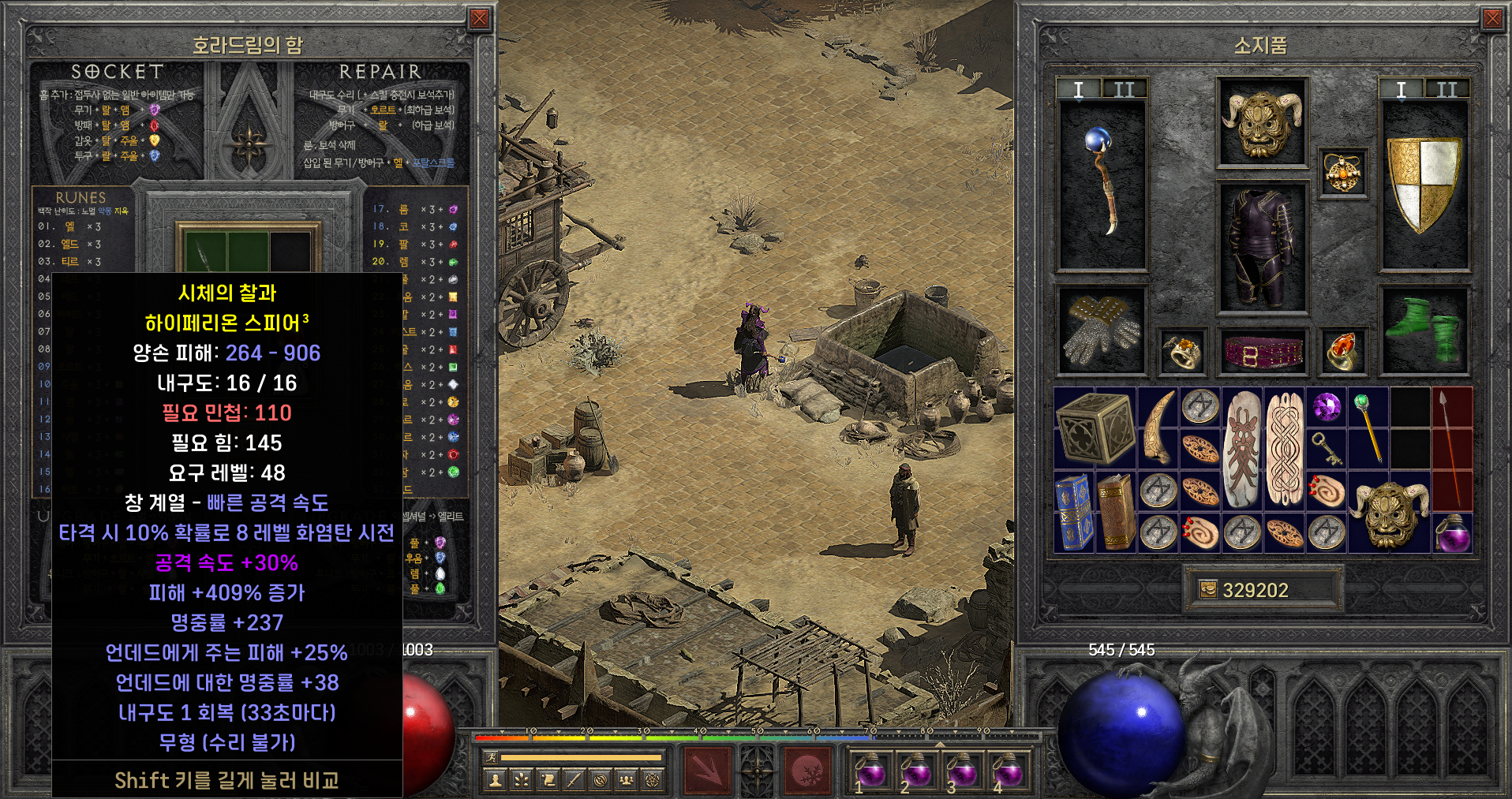Pick up the green-topped yellow scepter

pyautogui.click(x=1369, y=427)
